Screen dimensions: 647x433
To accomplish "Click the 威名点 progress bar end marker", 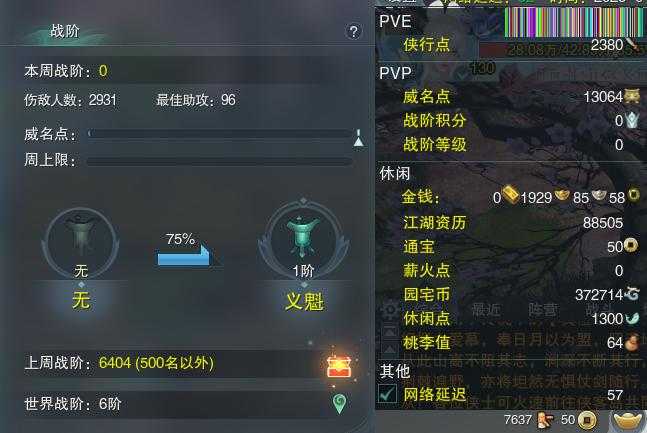I will (358, 137).
